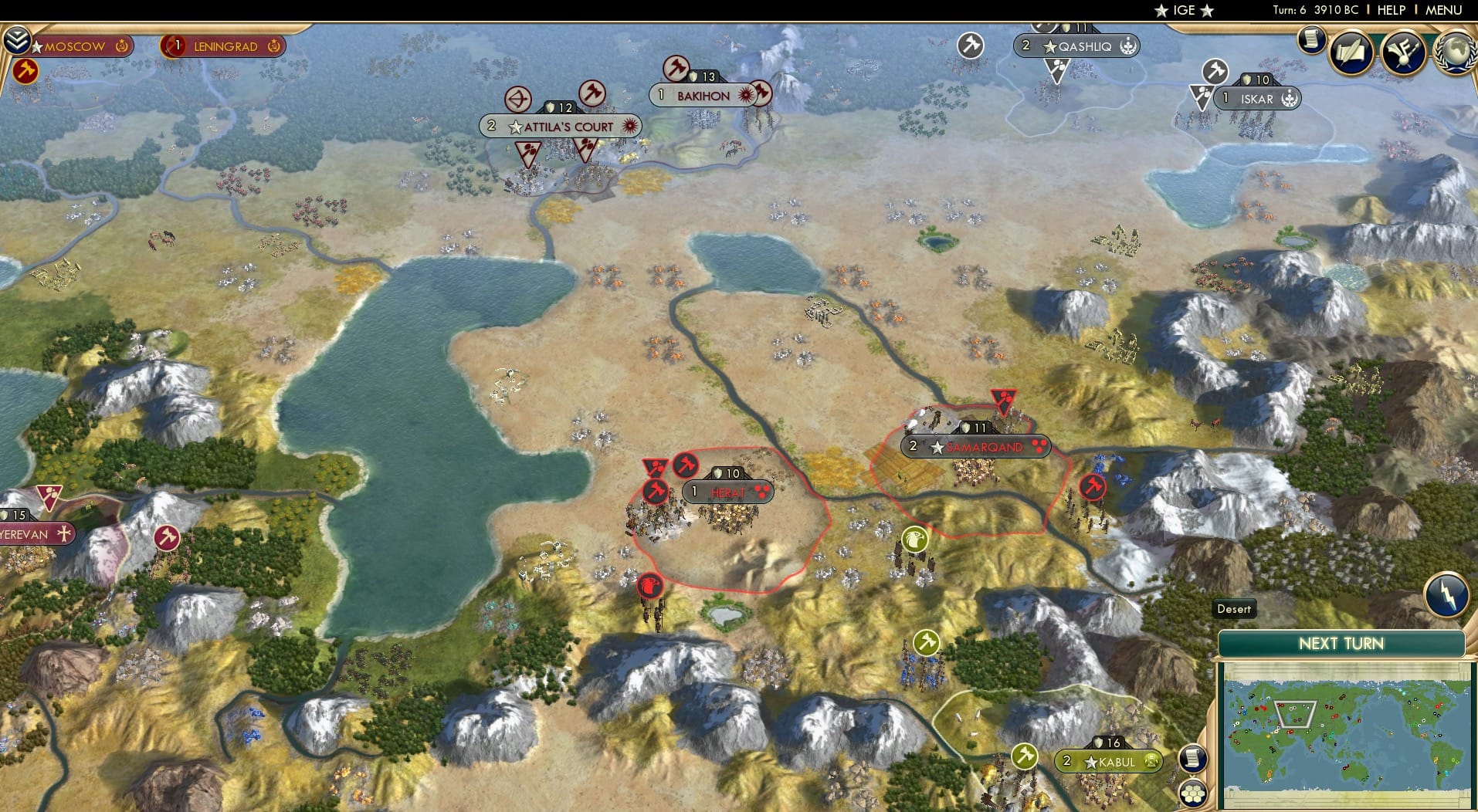Toggle strategic view with the hexagon icon
The width and height of the screenshot is (1478, 812).
pos(1193,793)
